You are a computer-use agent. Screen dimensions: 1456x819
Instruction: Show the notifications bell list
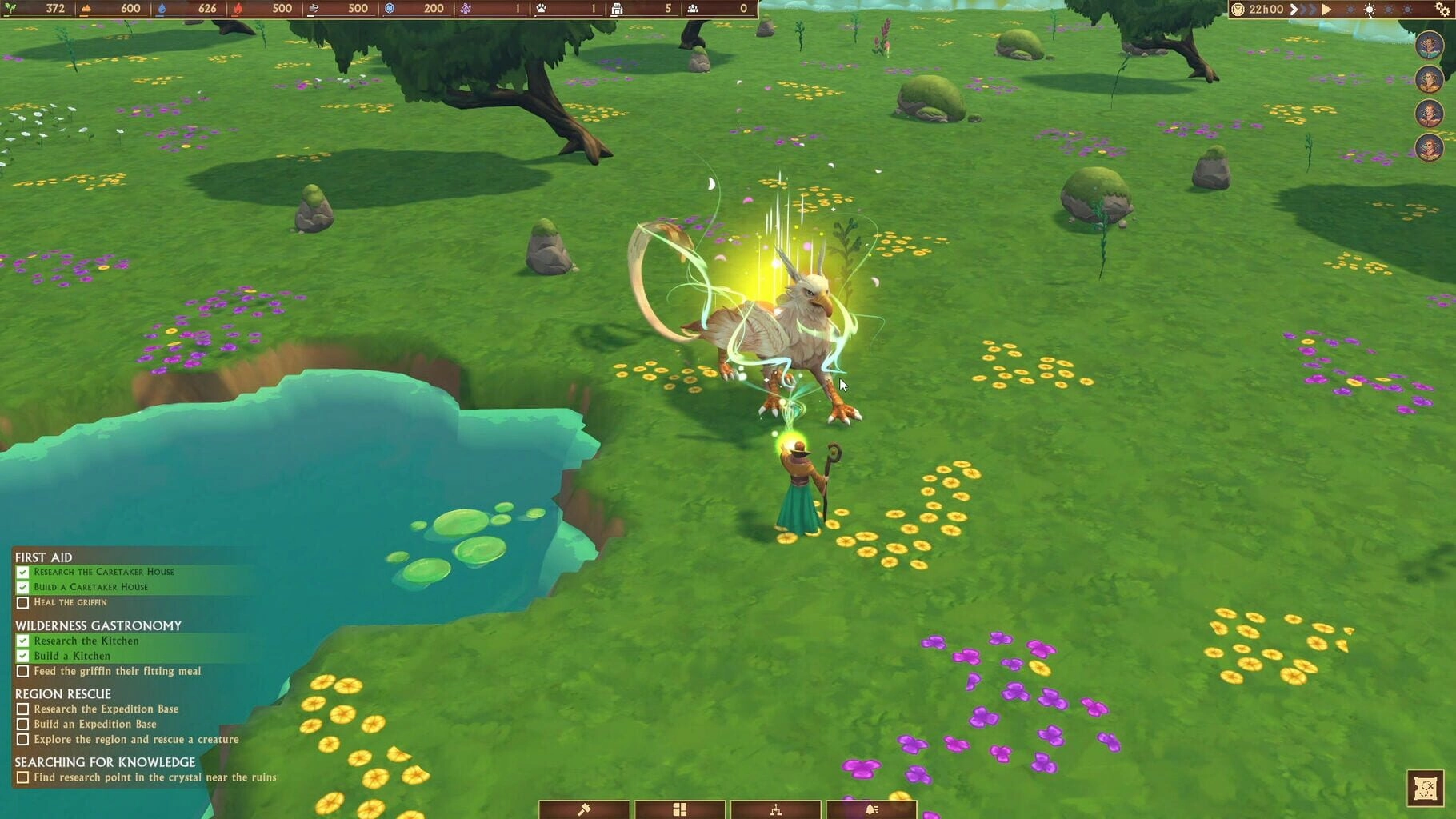871,809
